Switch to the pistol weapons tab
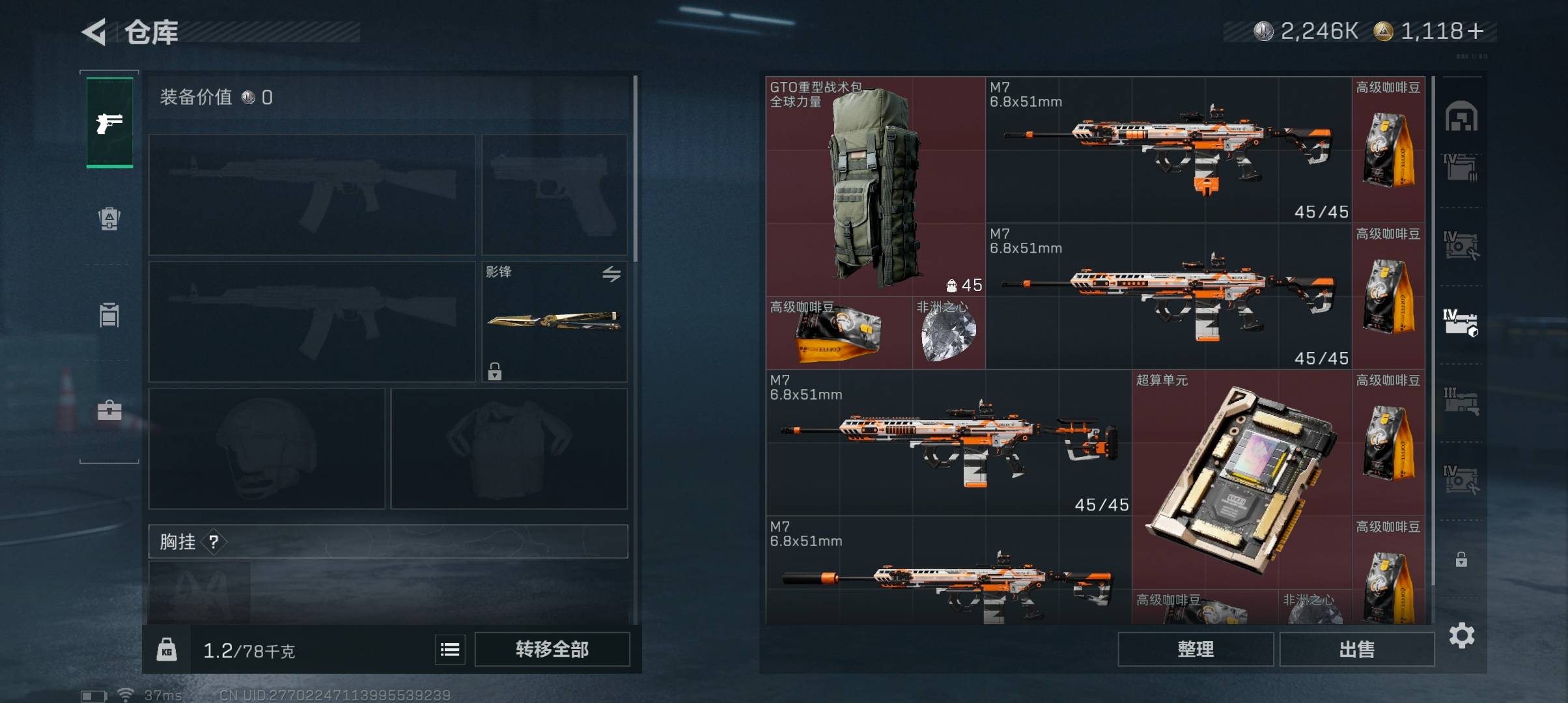This screenshot has width=1568, height=703. coord(109,122)
